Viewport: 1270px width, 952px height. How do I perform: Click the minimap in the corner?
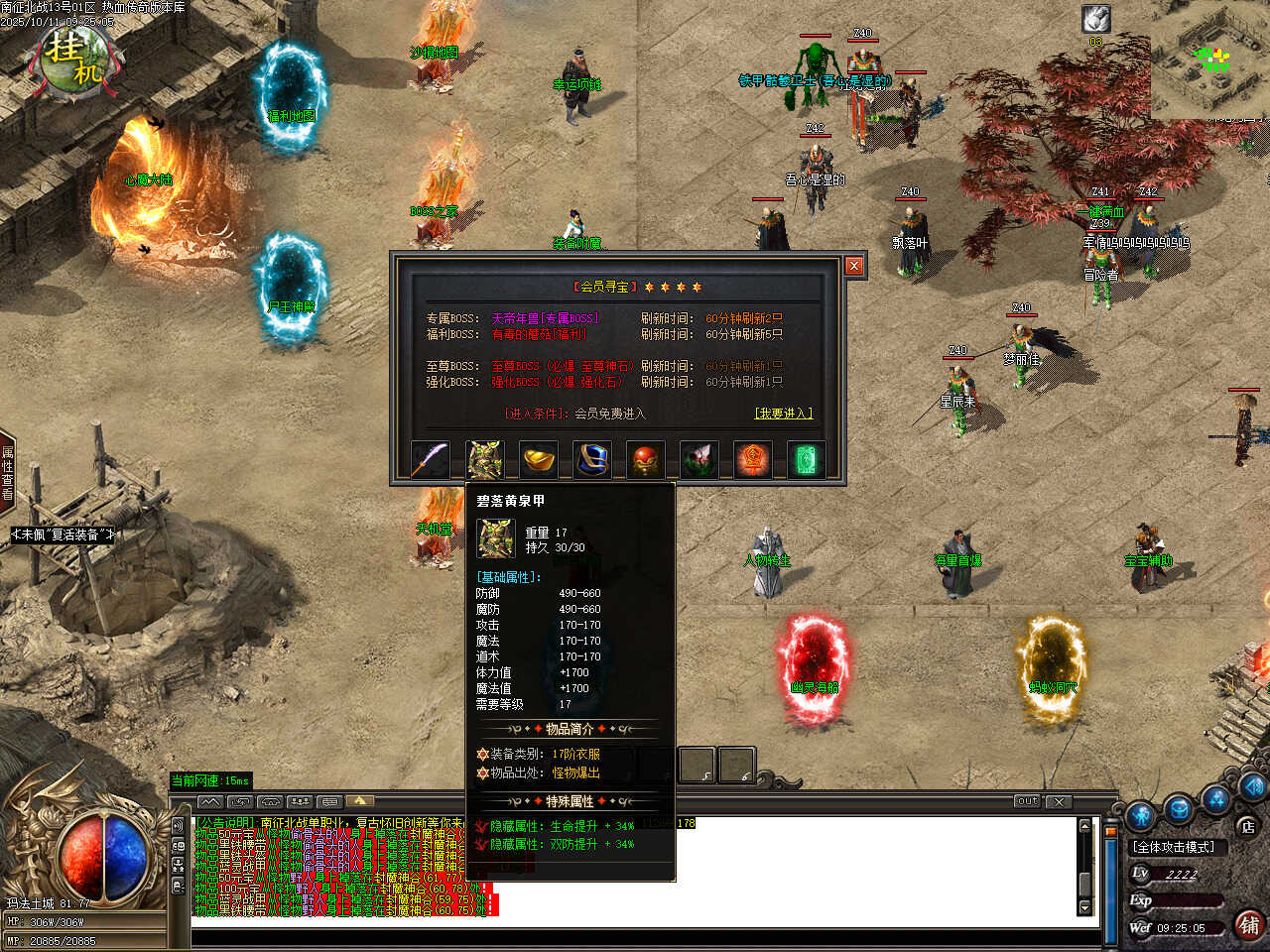pos(1210,58)
